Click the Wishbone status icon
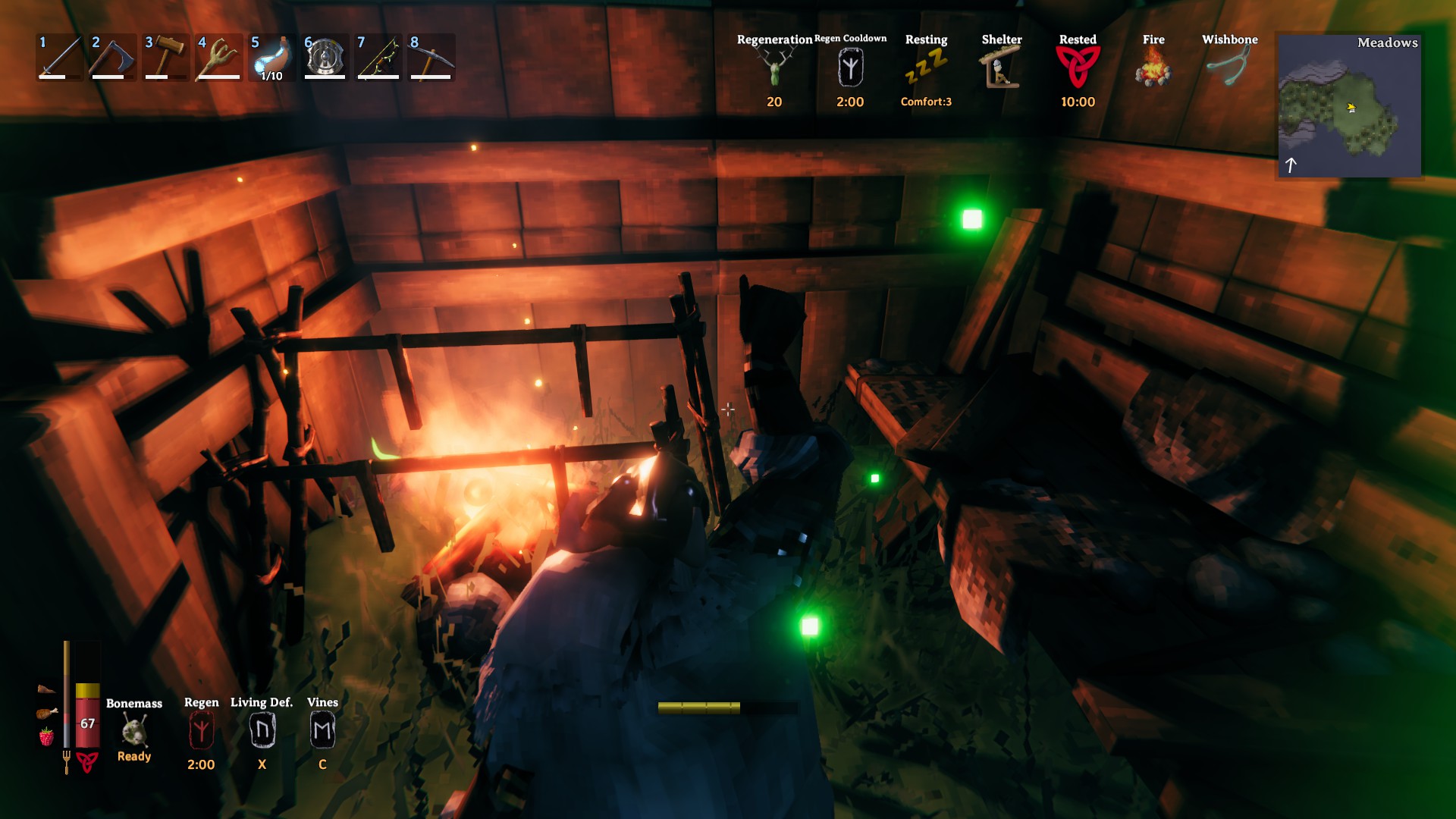The width and height of the screenshot is (1456, 819). click(1229, 68)
